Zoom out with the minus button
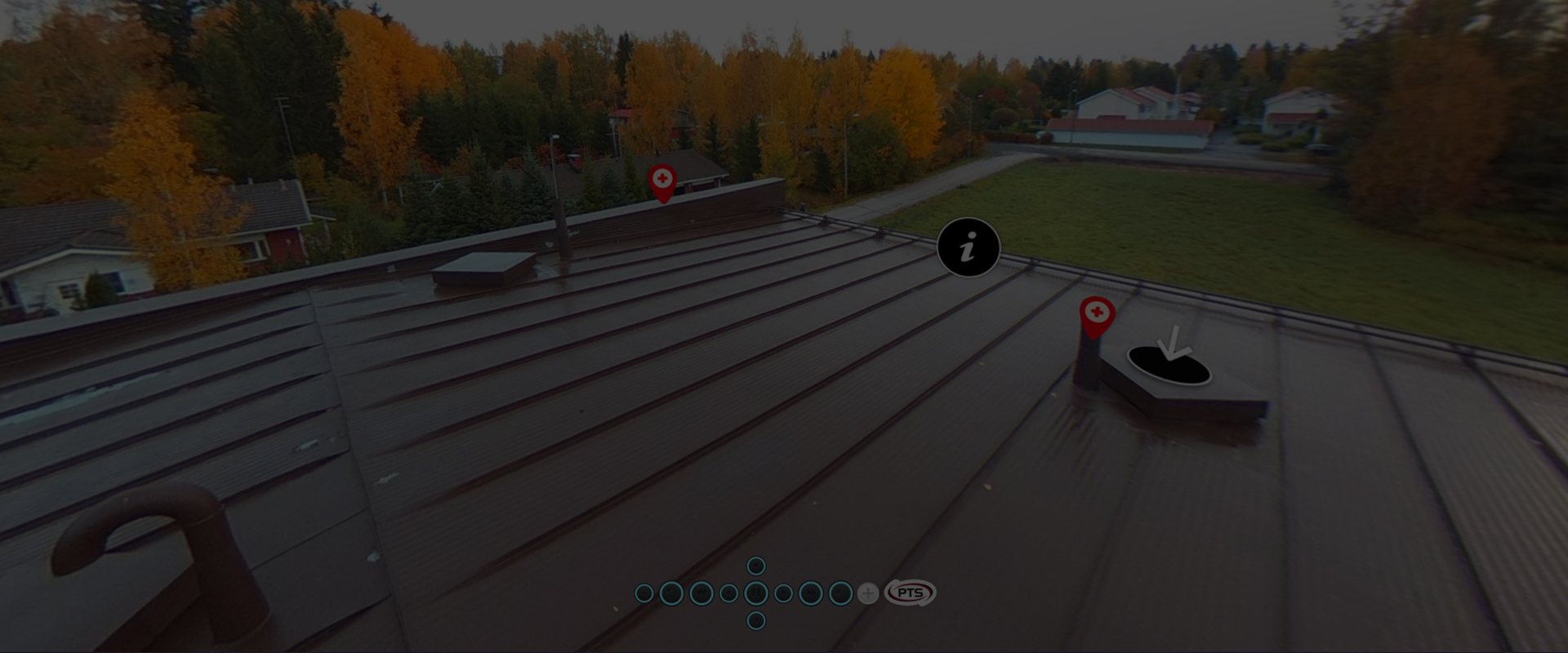 (644, 593)
